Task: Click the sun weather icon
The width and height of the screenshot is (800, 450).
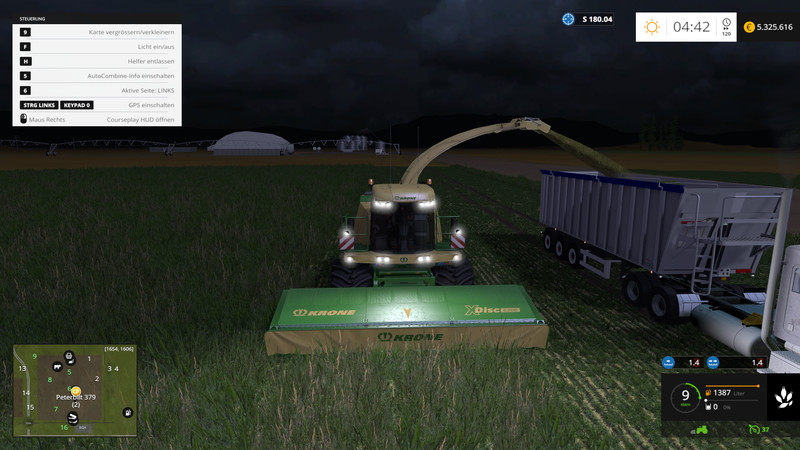Action: click(x=652, y=27)
